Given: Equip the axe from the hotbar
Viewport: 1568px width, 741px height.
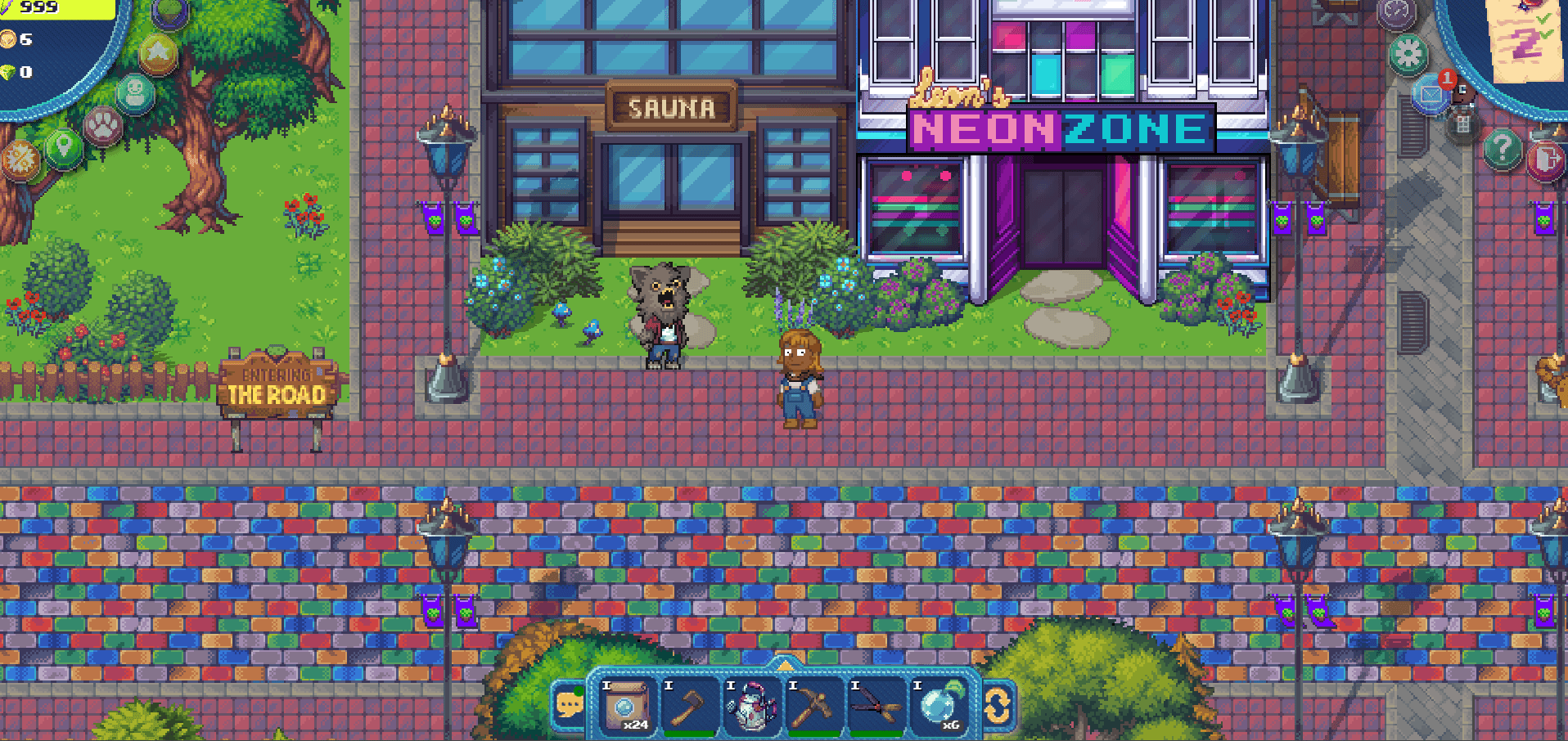Looking at the screenshot, I should click(x=689, y=705).
